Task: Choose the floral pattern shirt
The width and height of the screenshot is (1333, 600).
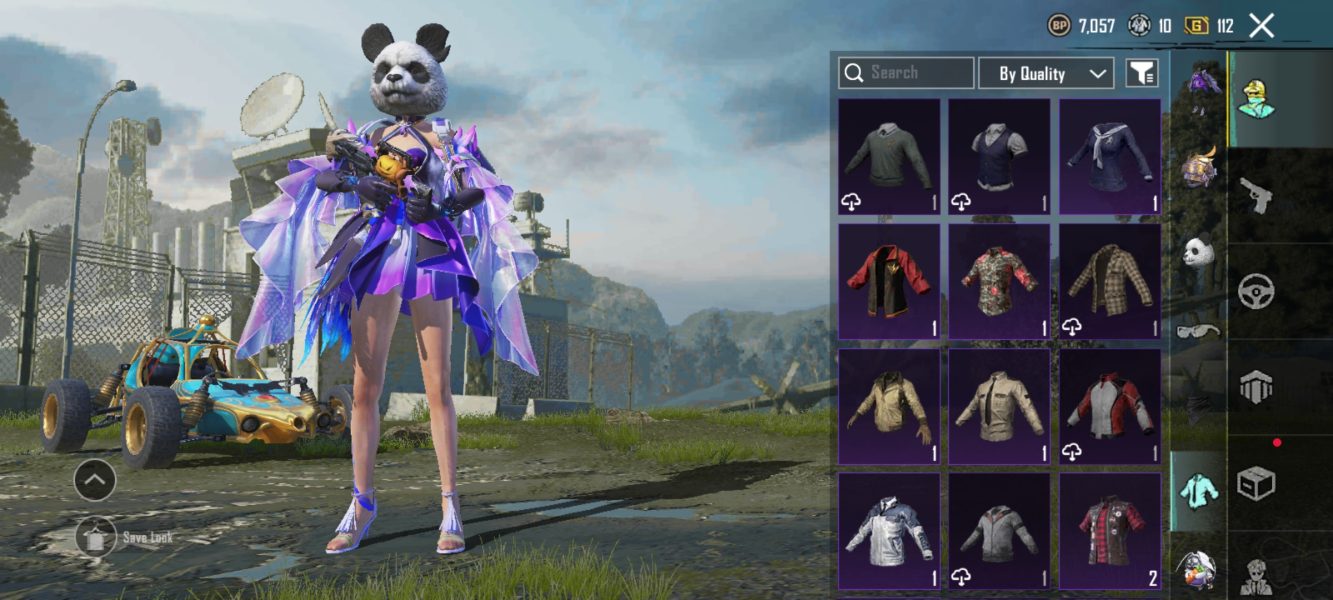Action: tap(999, 281)
